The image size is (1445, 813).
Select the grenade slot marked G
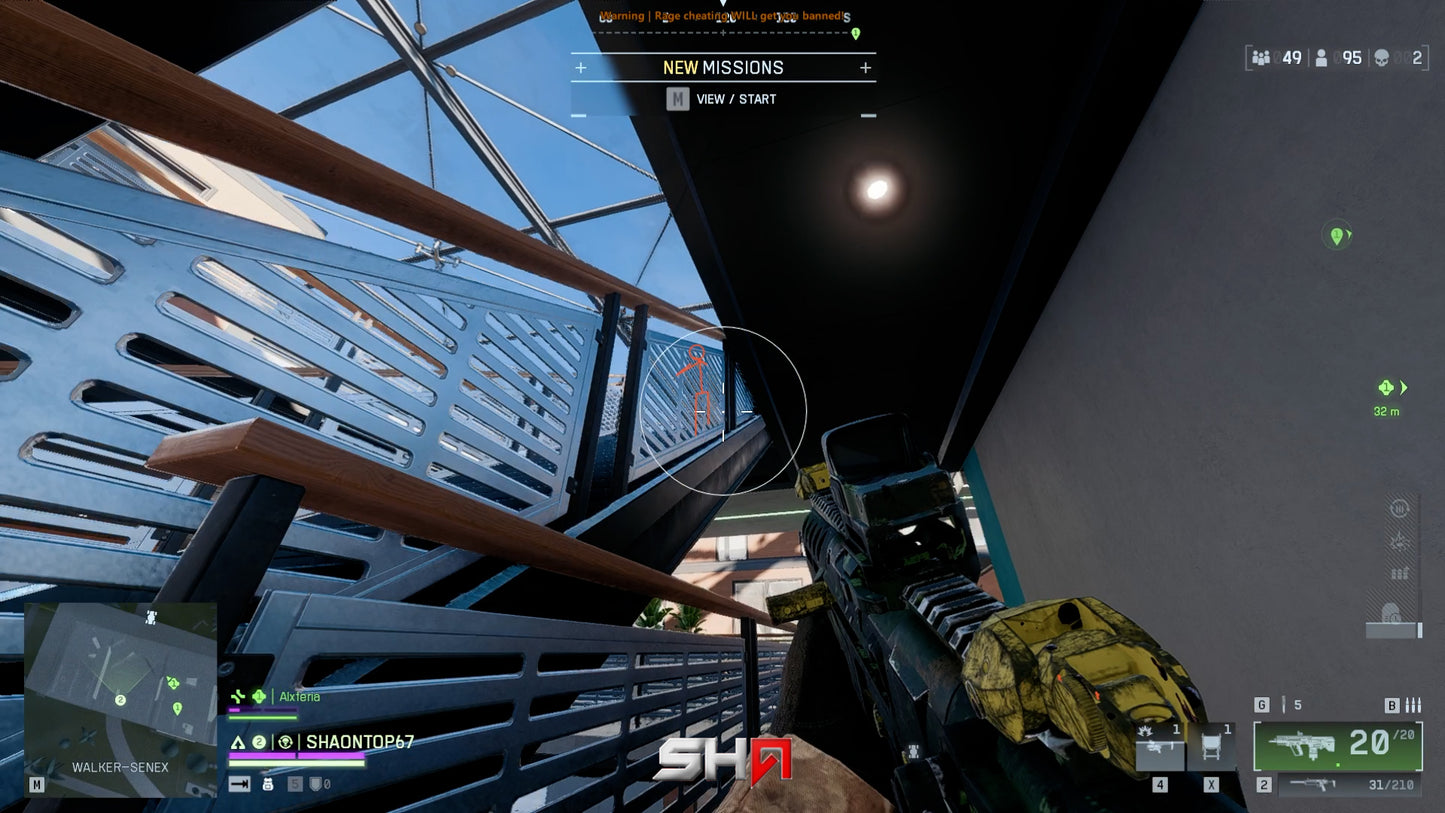click(1262, 704)
